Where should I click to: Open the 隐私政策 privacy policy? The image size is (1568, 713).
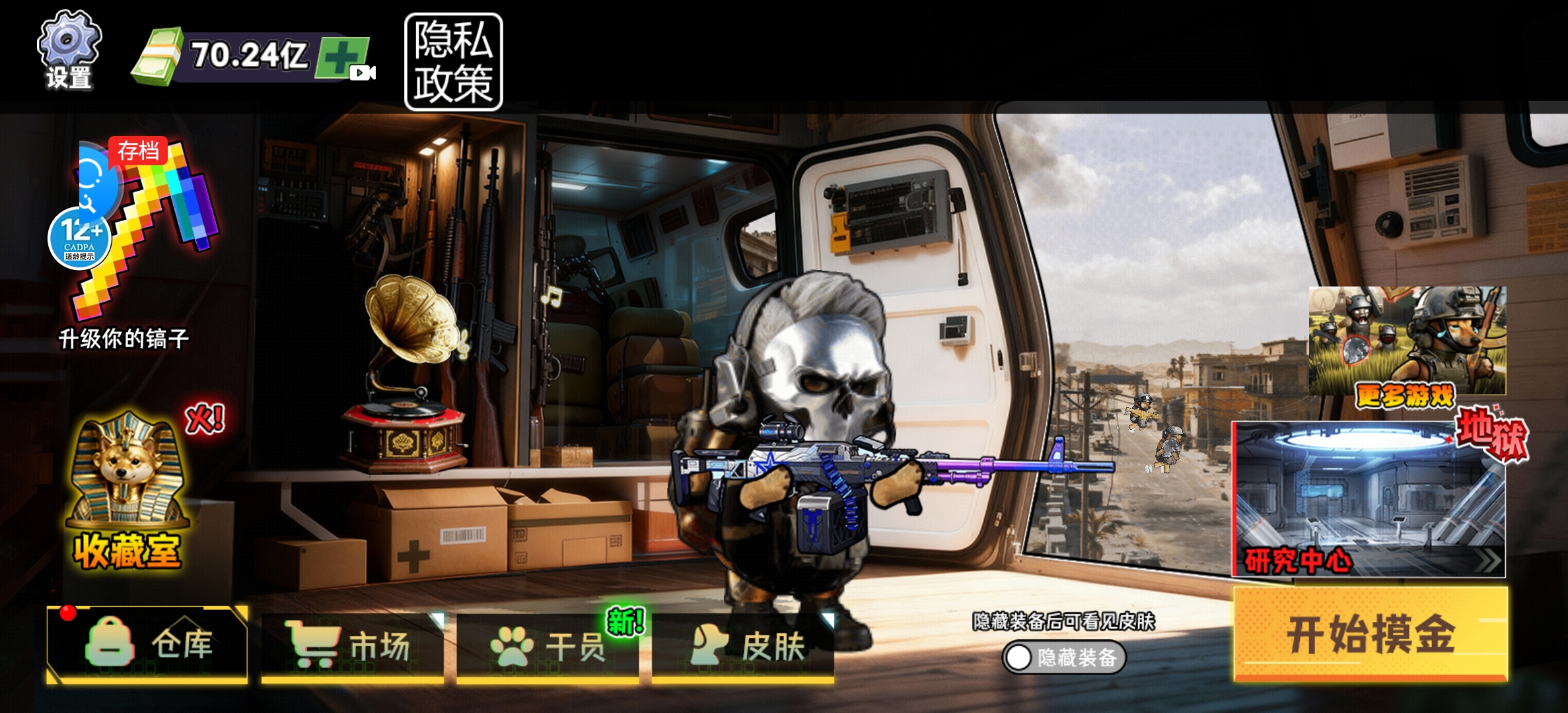pos(453,62)
